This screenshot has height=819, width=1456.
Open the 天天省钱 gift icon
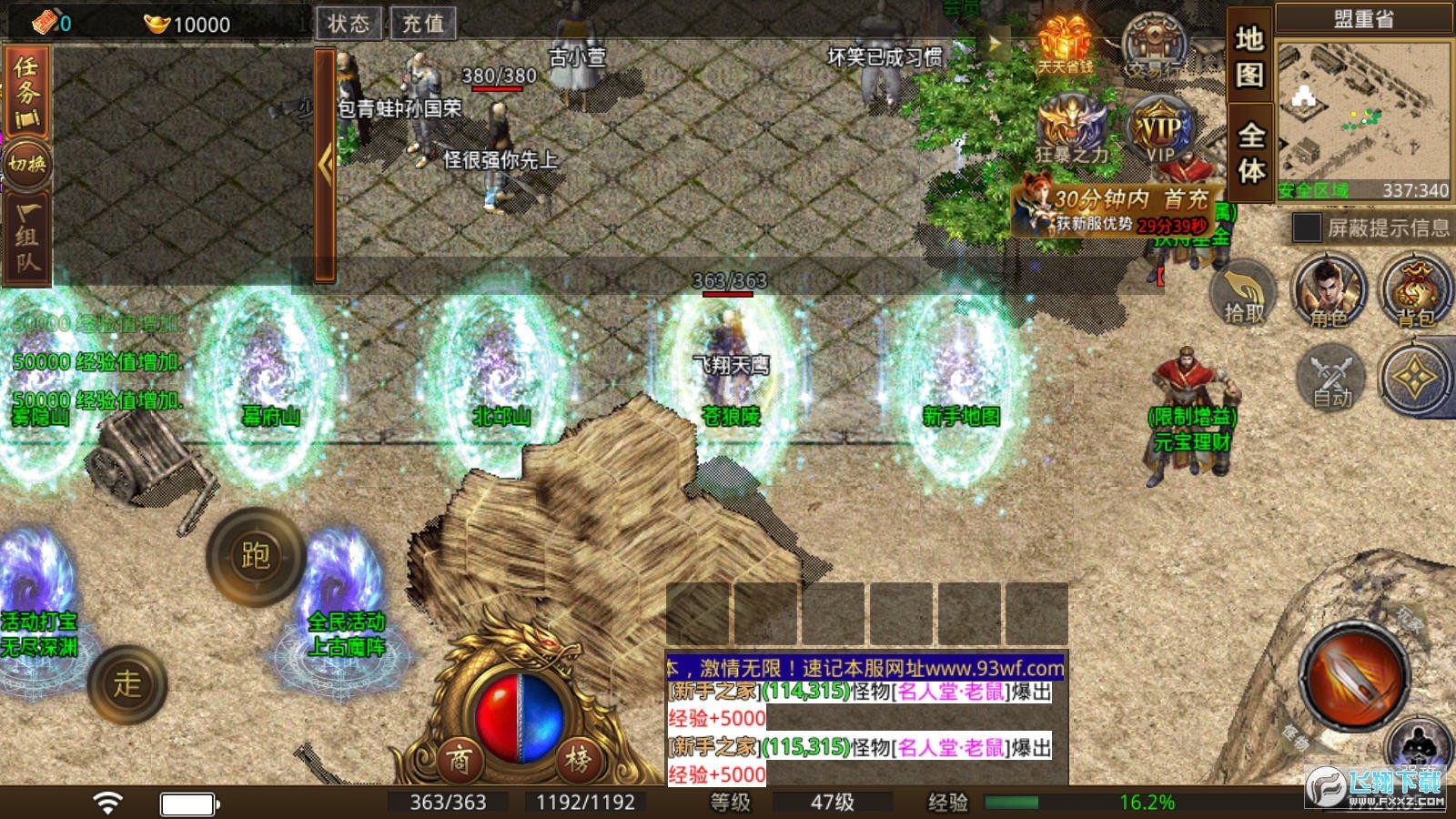(x=1065, y=45)
